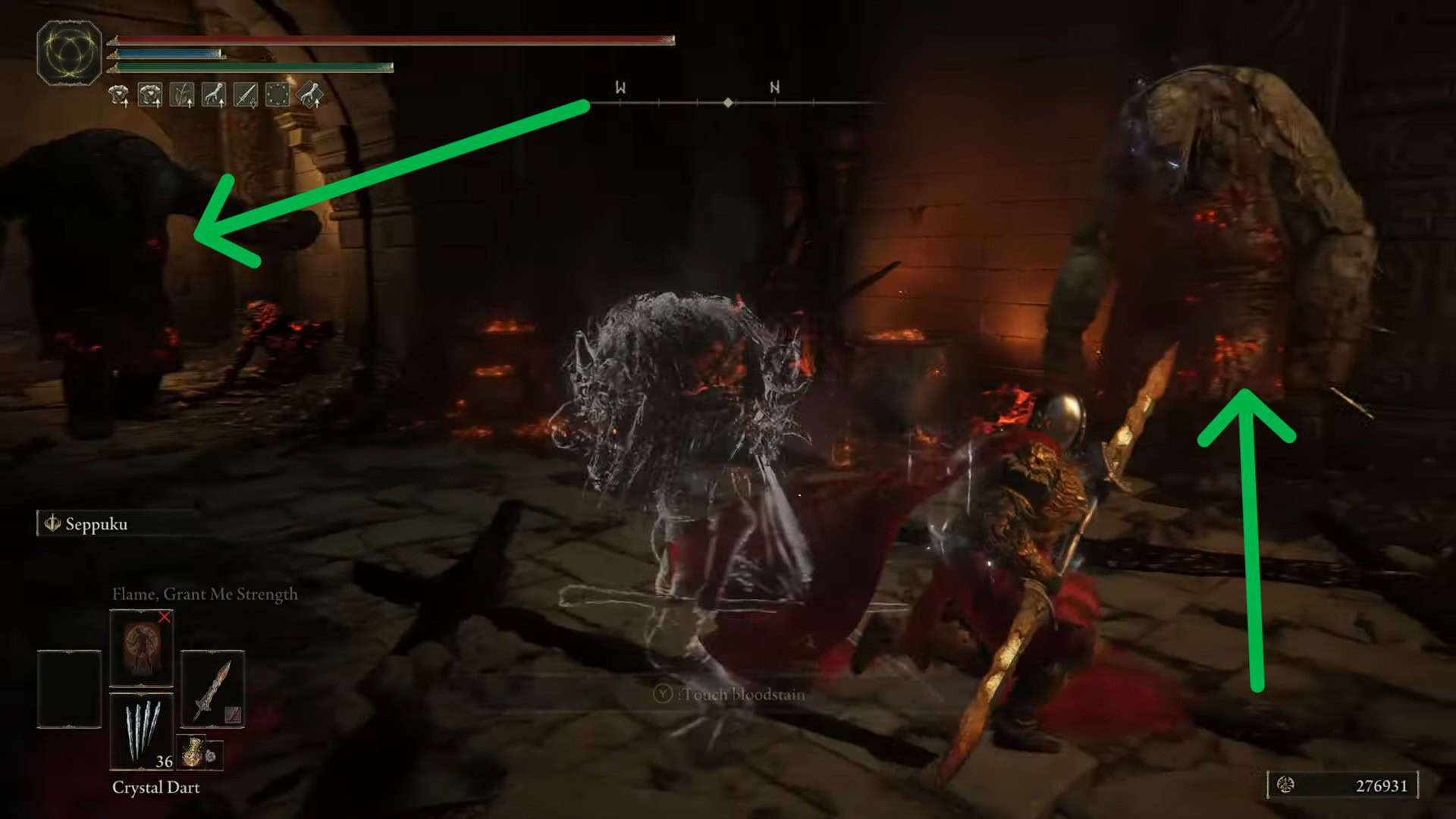The height and width of the screenshot is (819, 1456).
Task: Inspect the dotted ring status icon
Action: (278, 95)
